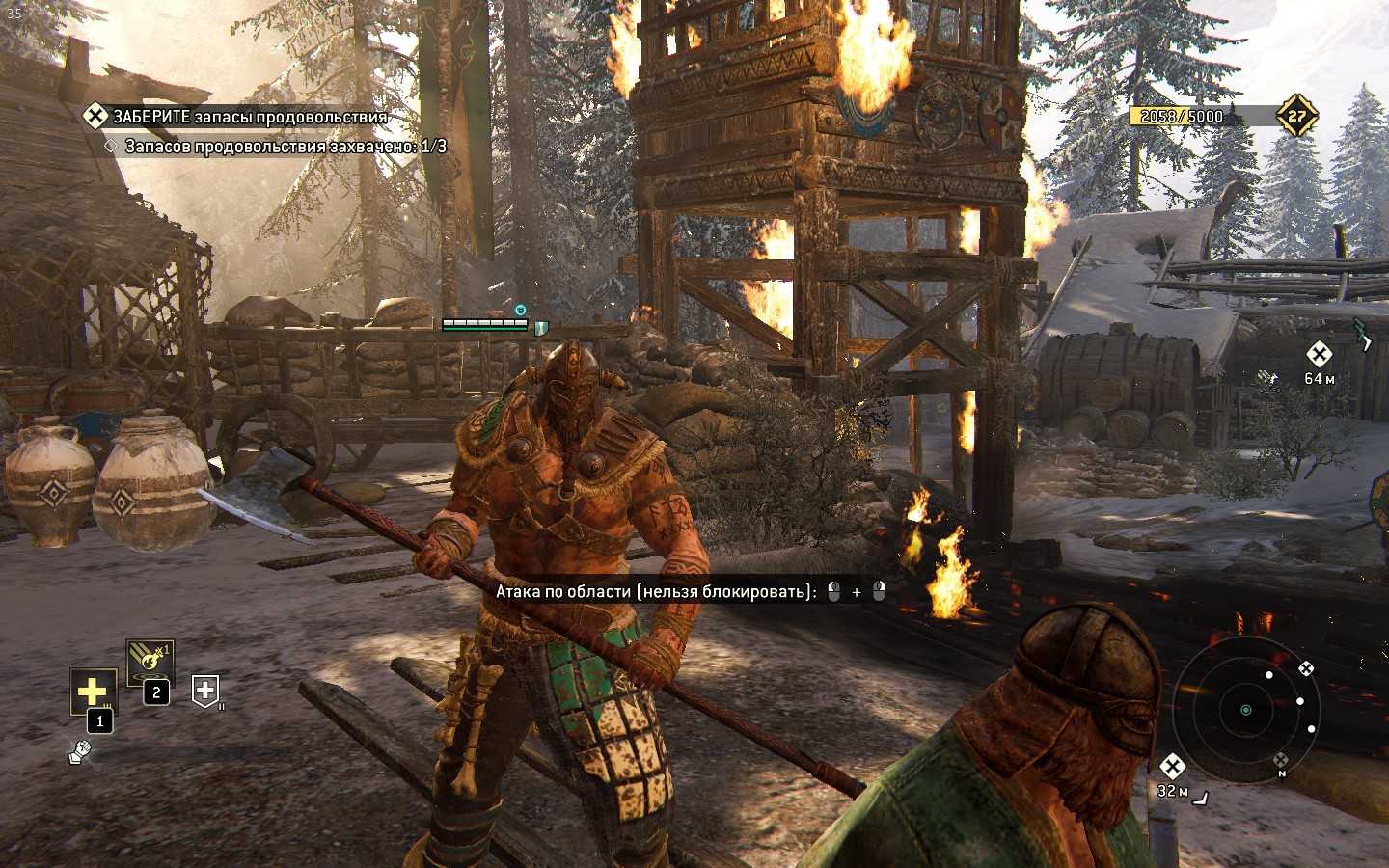Select the objective marker showing 64 м
Image resolution: width=1389 pixels, height=868 pixels.
pos(1319,354)
